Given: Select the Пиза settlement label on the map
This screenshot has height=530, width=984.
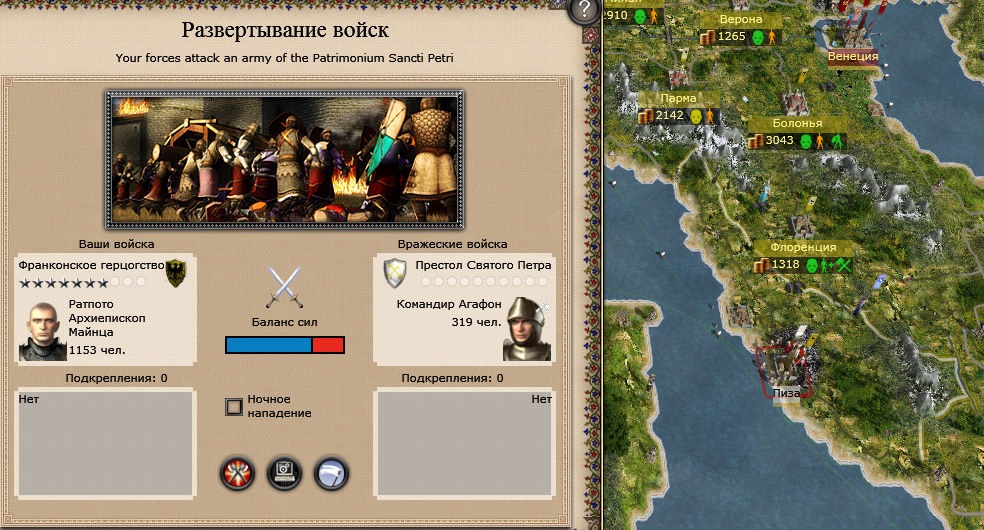Looking at the screenshot, I should [x=786, y=393].
